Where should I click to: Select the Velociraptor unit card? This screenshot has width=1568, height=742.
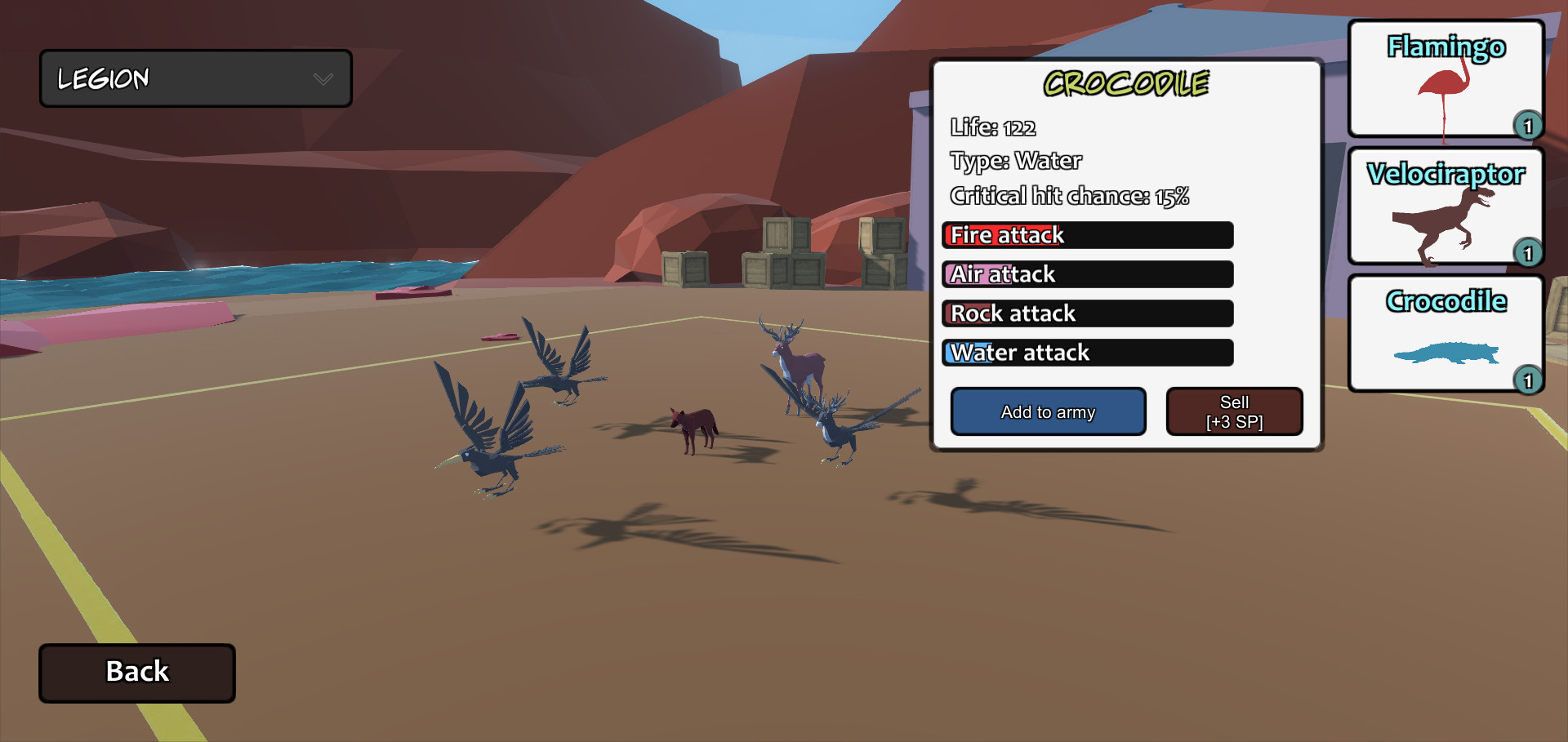(1445, 206)
